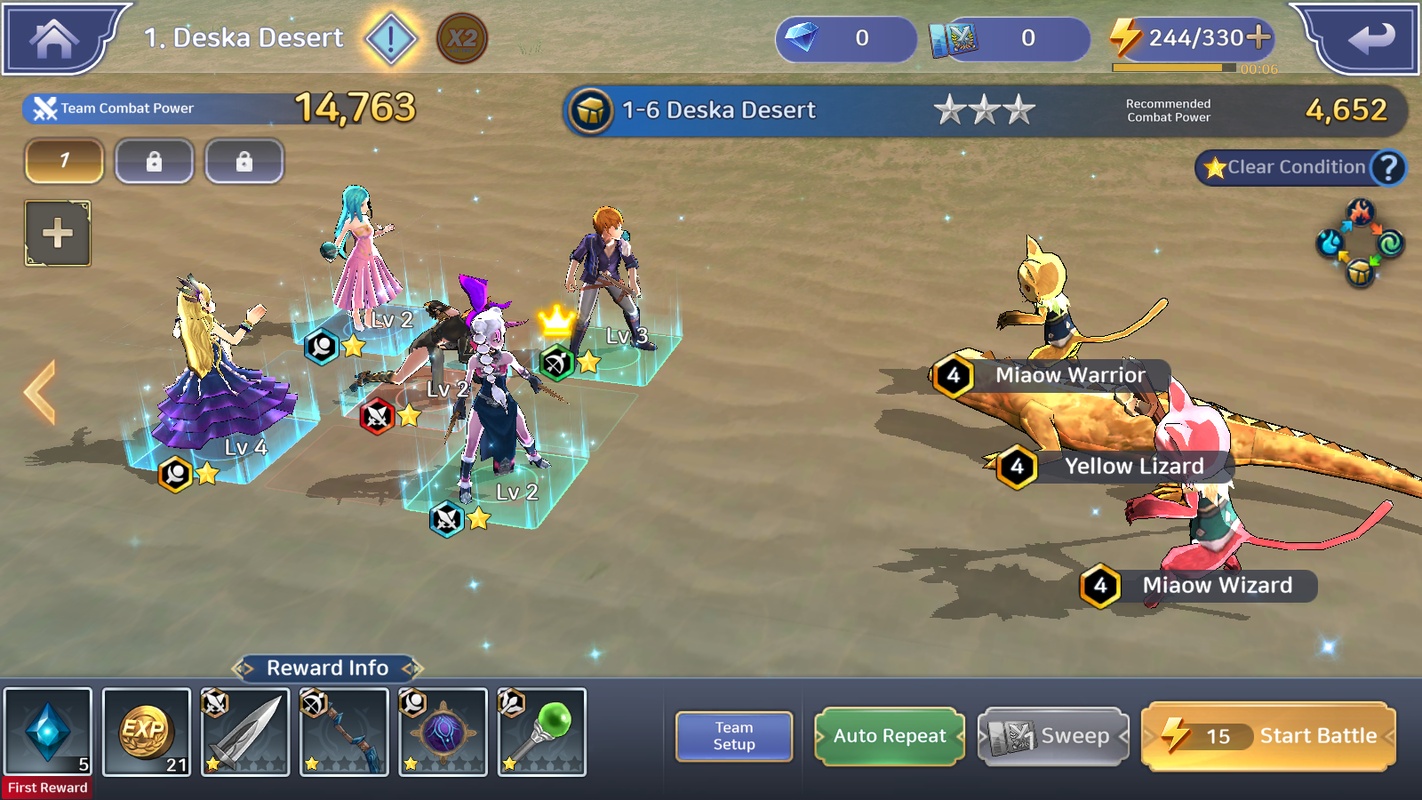Screen dimensions: 1422x800
Task: Inspect the dagger reward item
Action: [x=245, y=732]
